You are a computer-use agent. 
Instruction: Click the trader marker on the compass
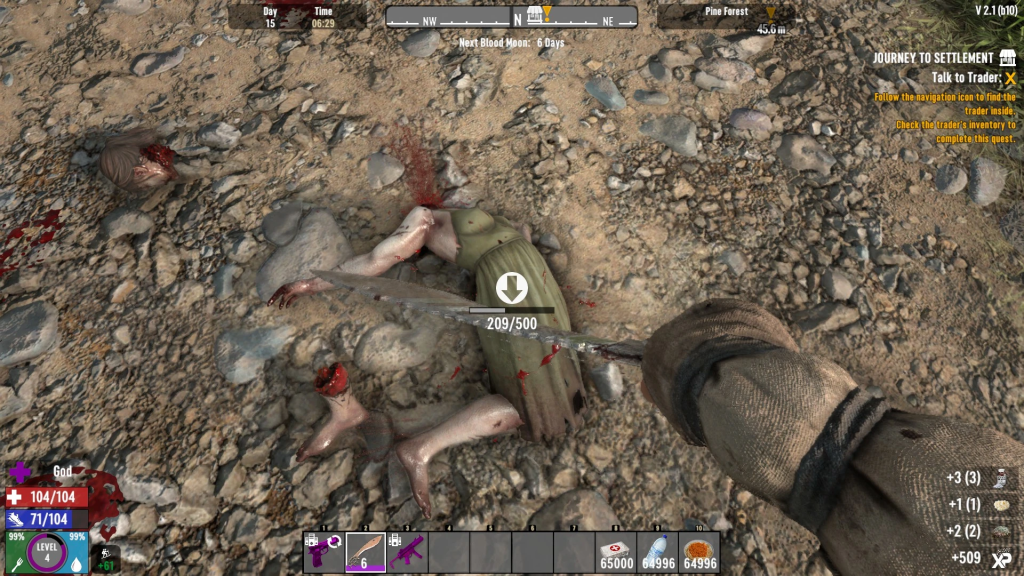coord(535,14)
